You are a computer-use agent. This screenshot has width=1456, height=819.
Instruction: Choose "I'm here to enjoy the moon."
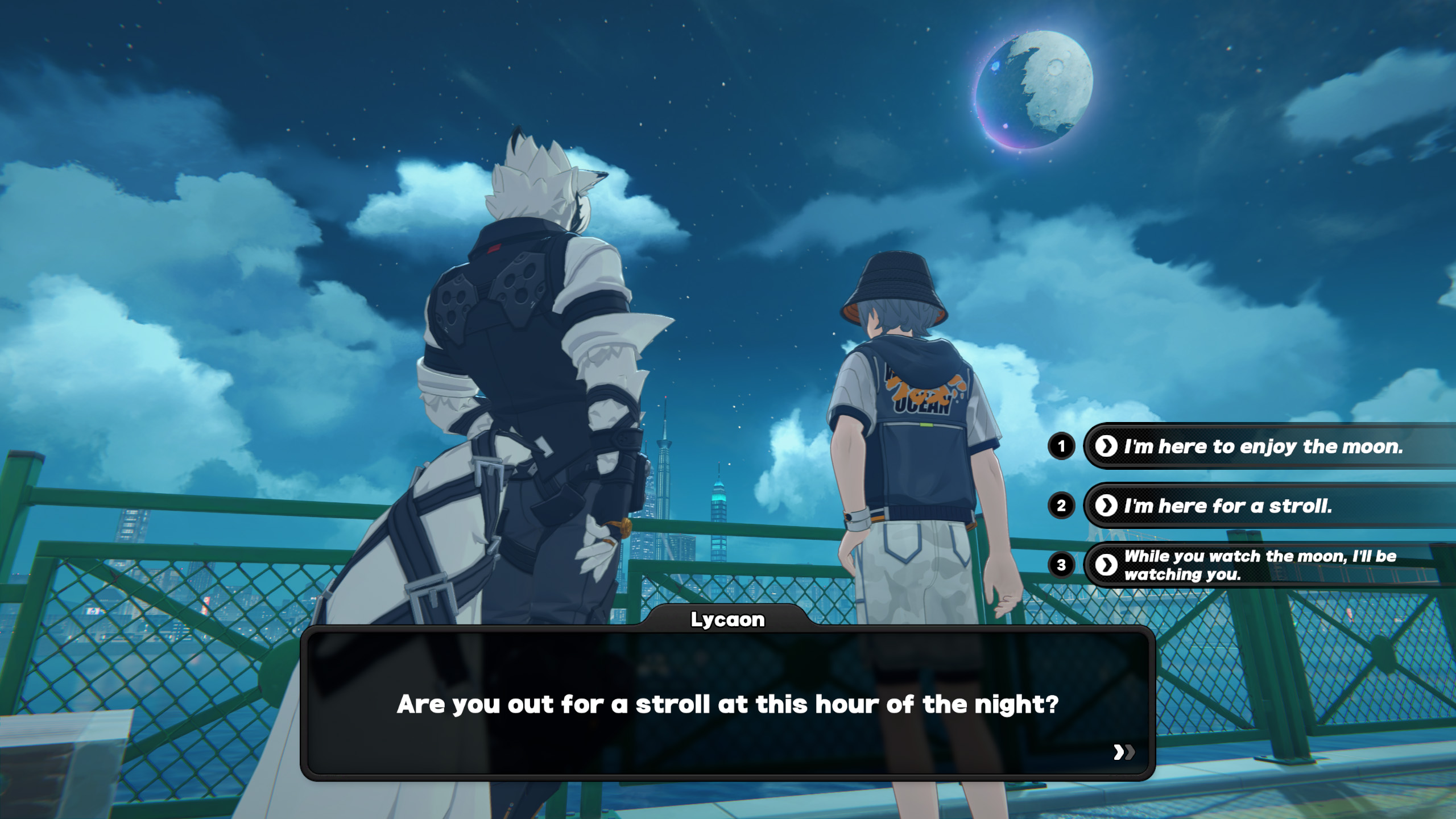click(1263, 446)
